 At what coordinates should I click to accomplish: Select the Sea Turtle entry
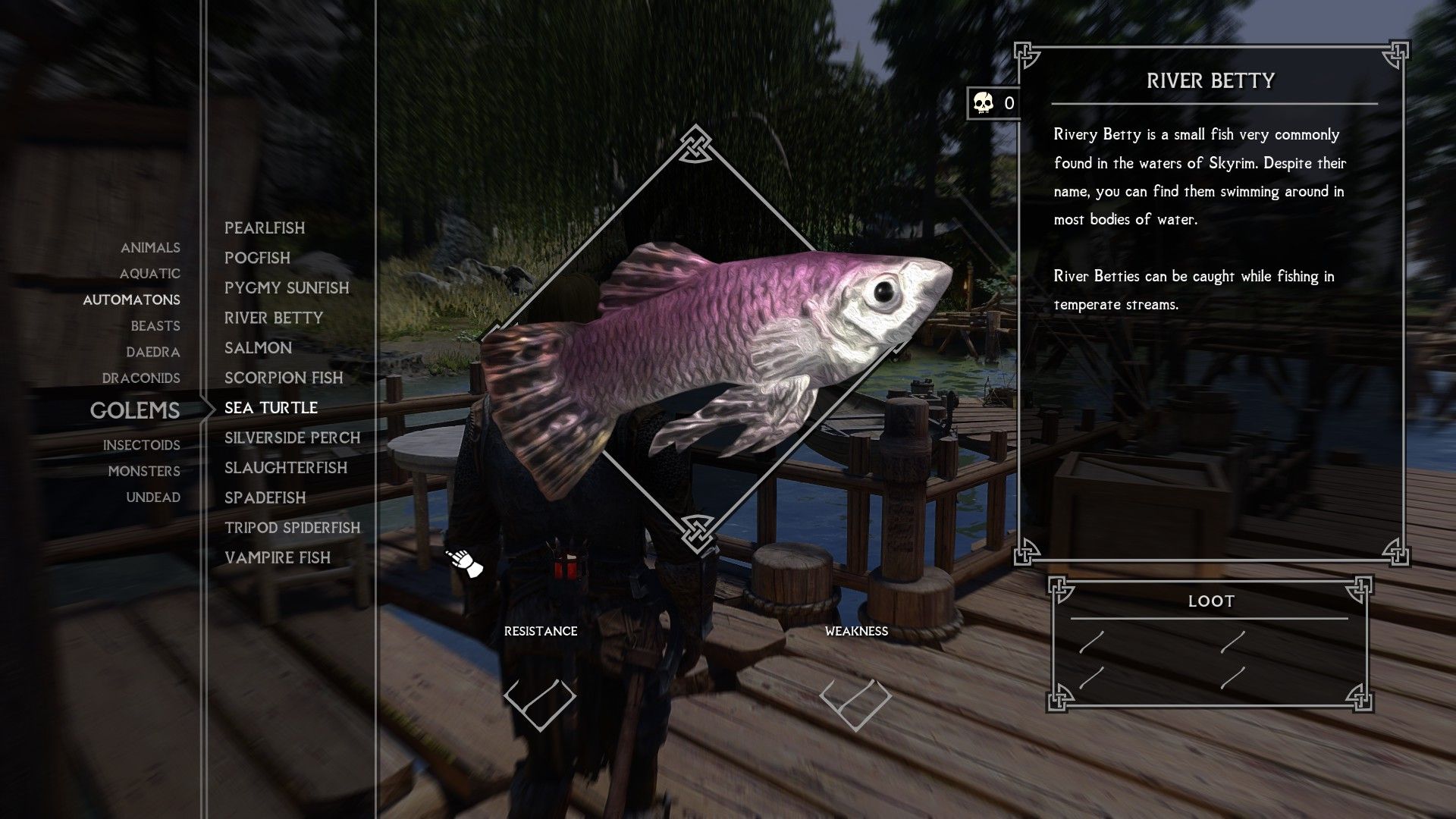270,407
